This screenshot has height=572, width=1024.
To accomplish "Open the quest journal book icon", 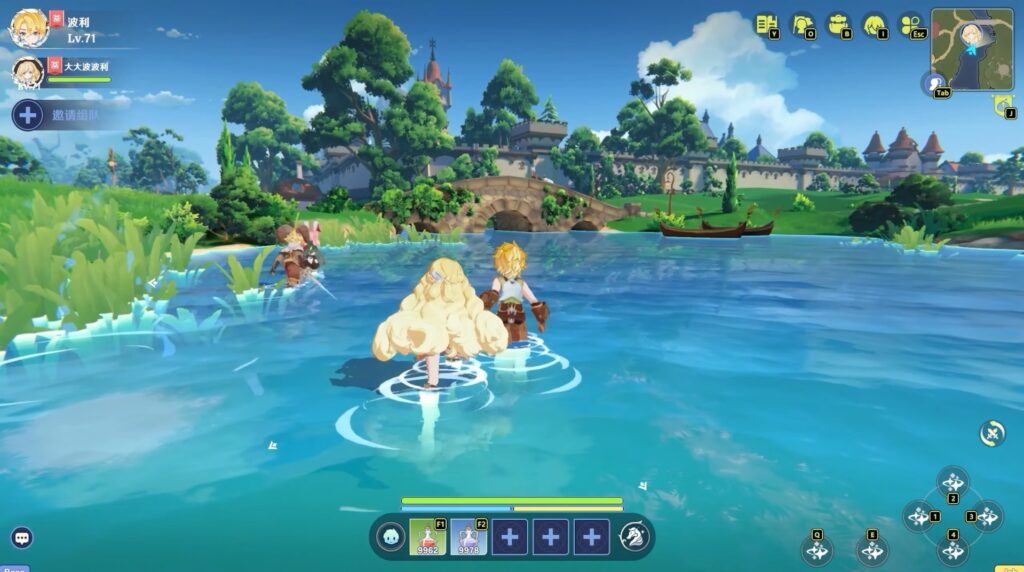I will 766,24.
